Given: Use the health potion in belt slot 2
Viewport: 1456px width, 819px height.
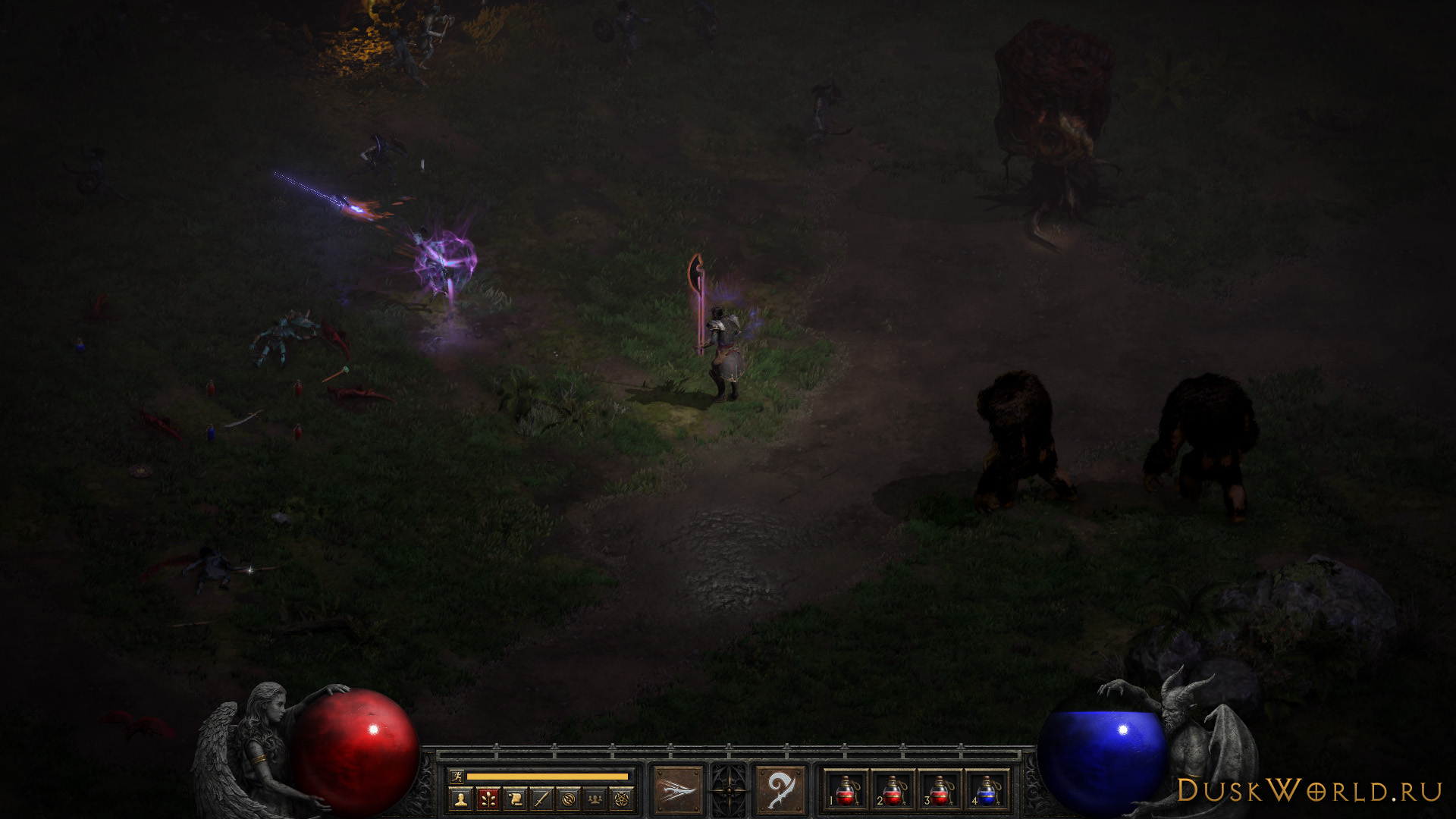Looking at the screenshot, I should (x=893, y=790).
